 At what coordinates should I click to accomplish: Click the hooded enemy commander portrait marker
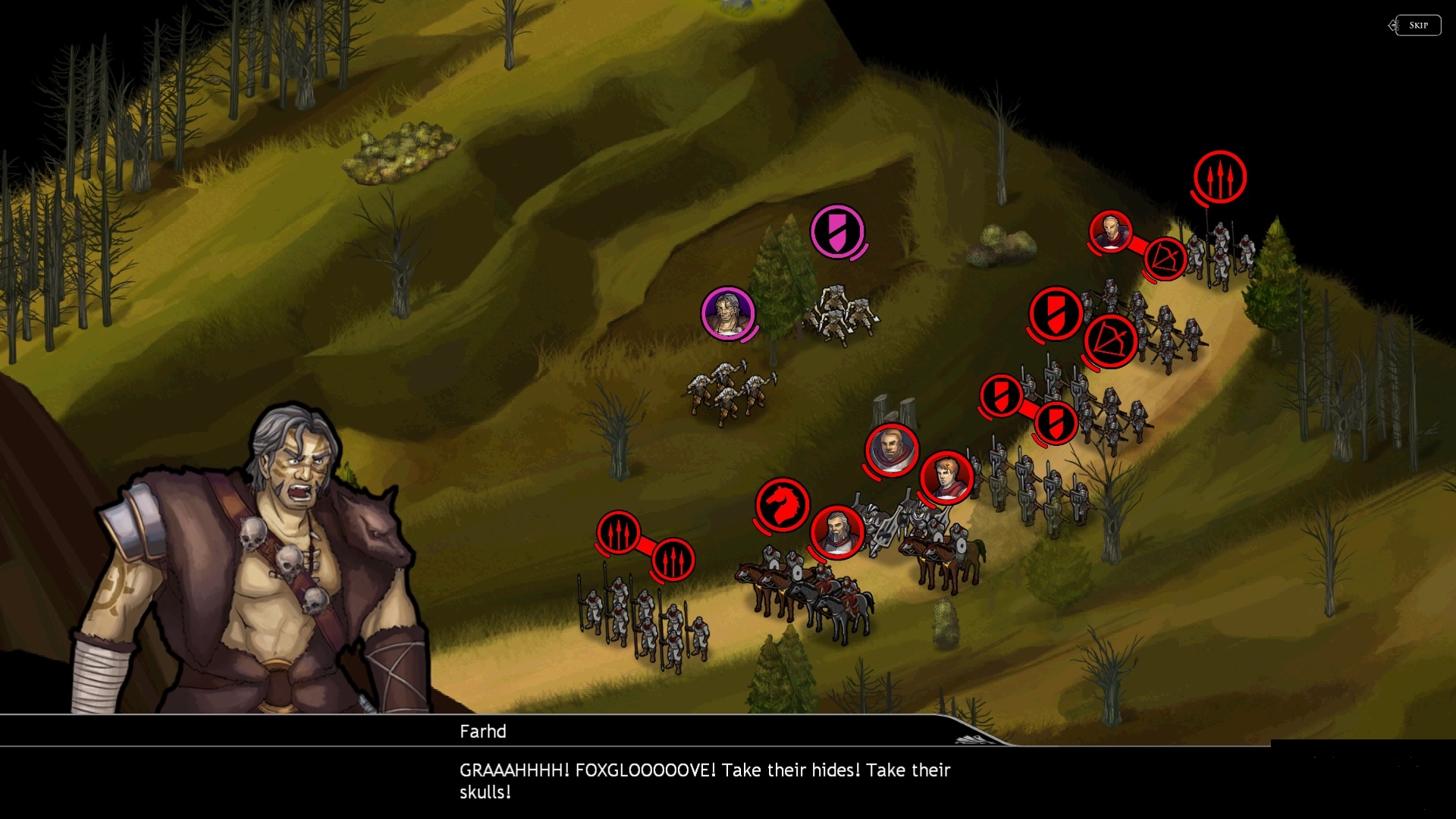point(892,450)
